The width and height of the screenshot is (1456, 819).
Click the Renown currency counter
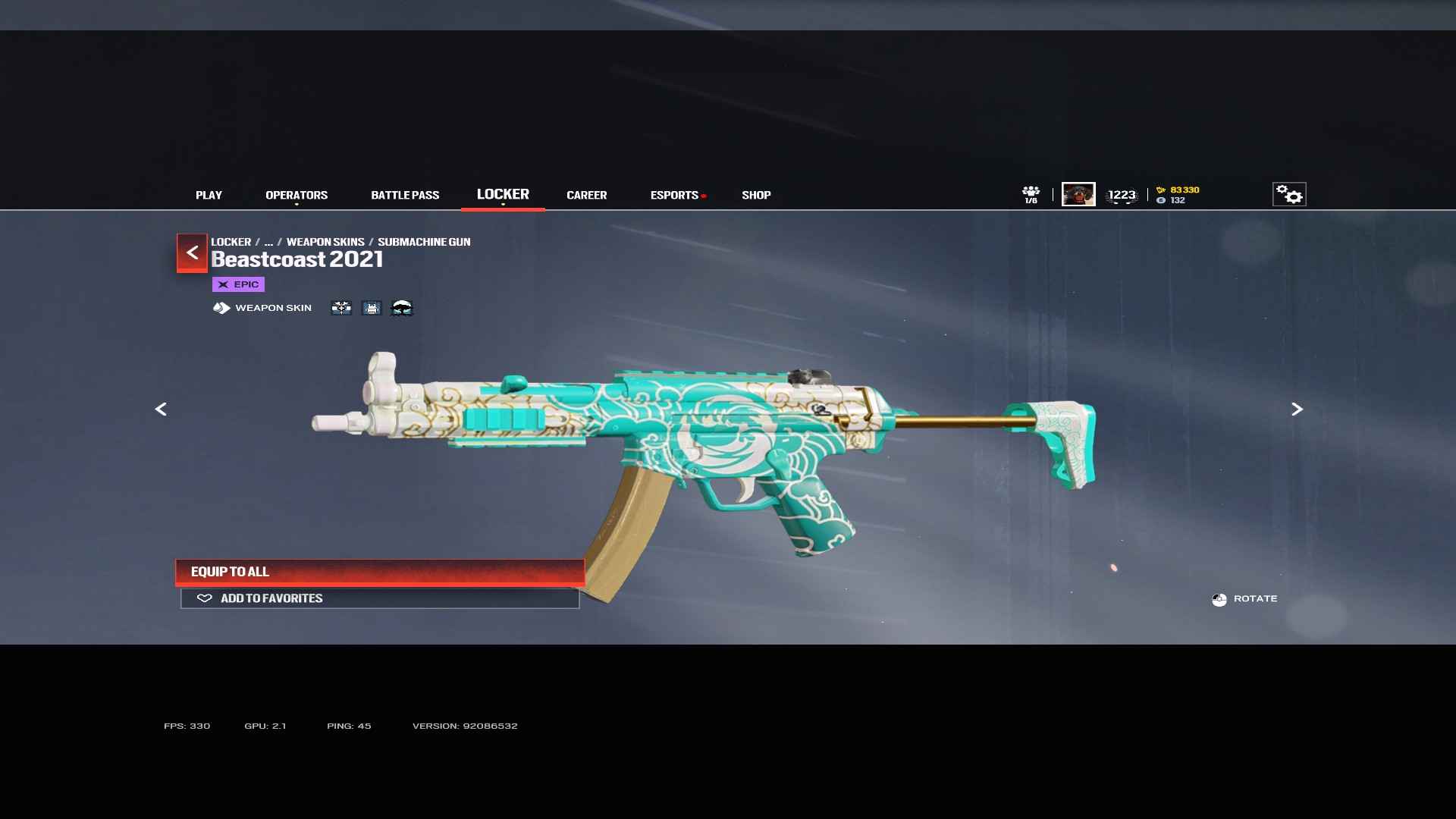pos(1180,190)
